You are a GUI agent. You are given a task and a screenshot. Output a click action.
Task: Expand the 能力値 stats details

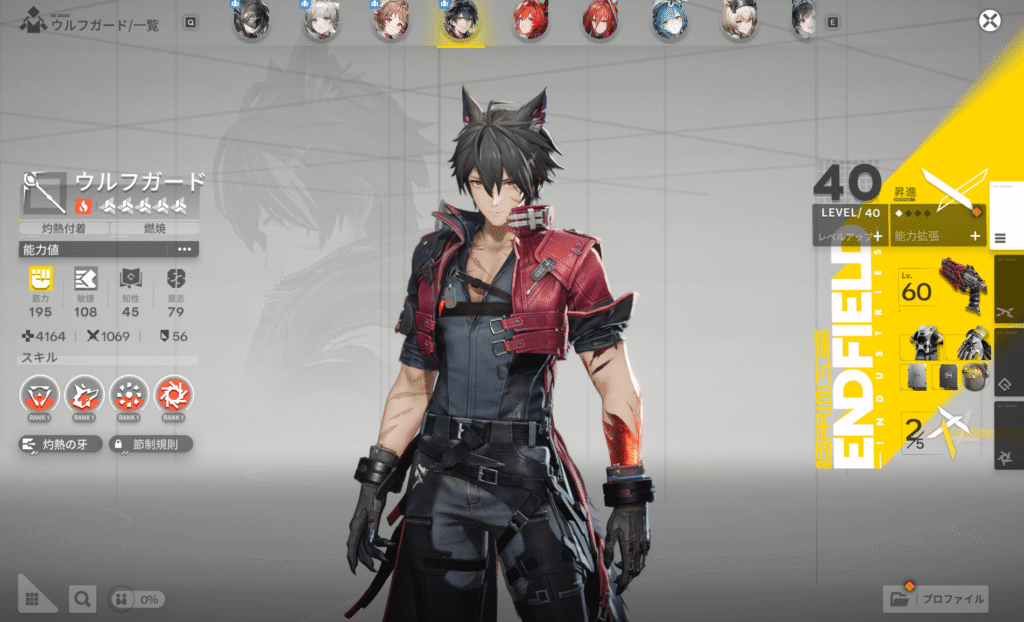point(184,249)
